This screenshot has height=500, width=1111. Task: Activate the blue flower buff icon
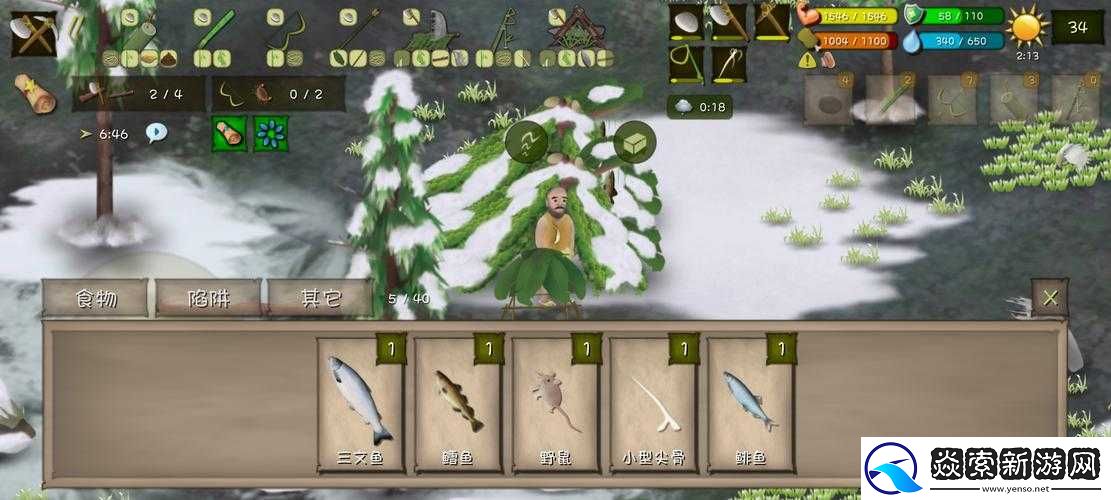pyautogui.click(x=270, y=133)
